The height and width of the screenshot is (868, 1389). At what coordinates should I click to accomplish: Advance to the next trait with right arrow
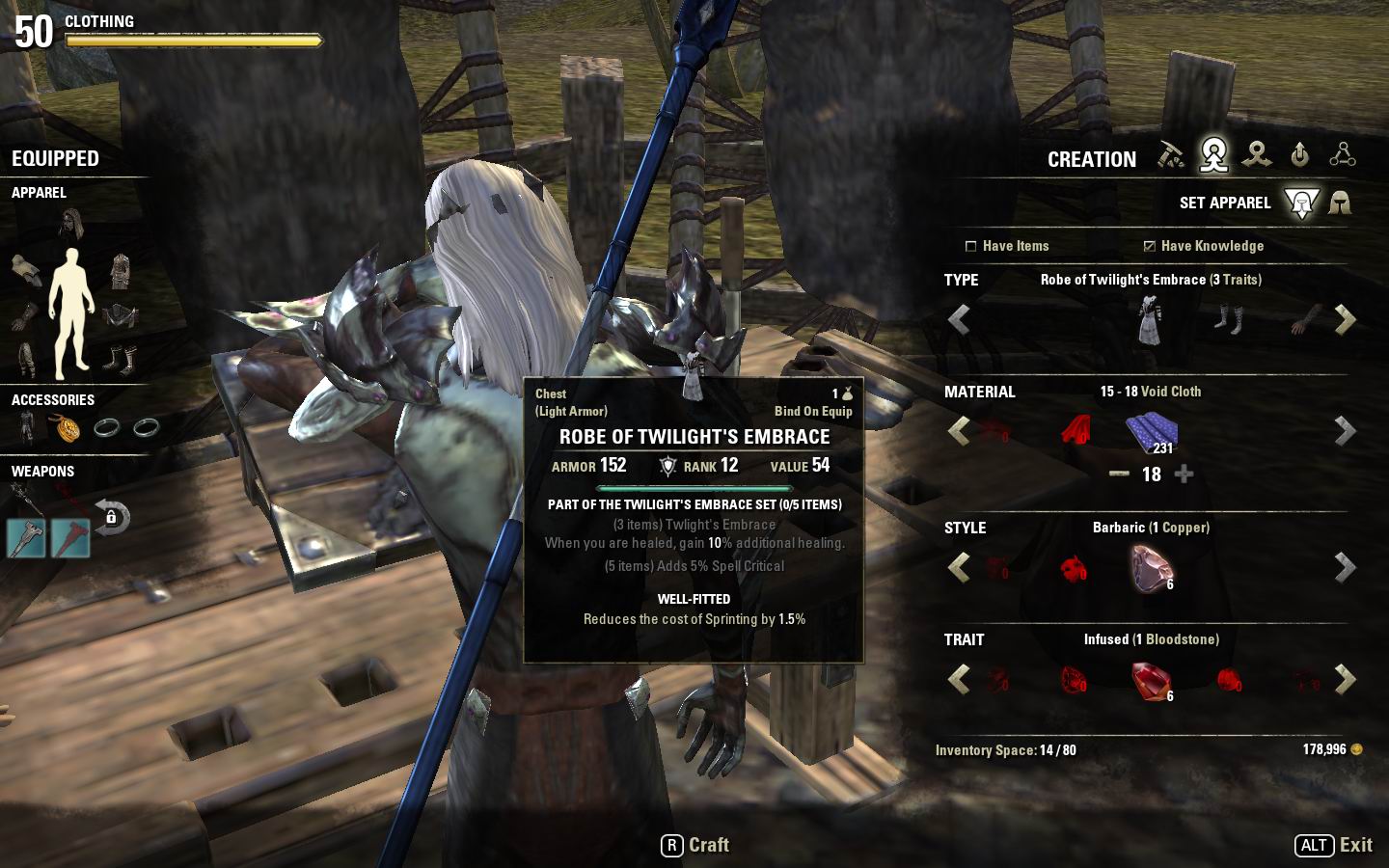(1345, 680)
